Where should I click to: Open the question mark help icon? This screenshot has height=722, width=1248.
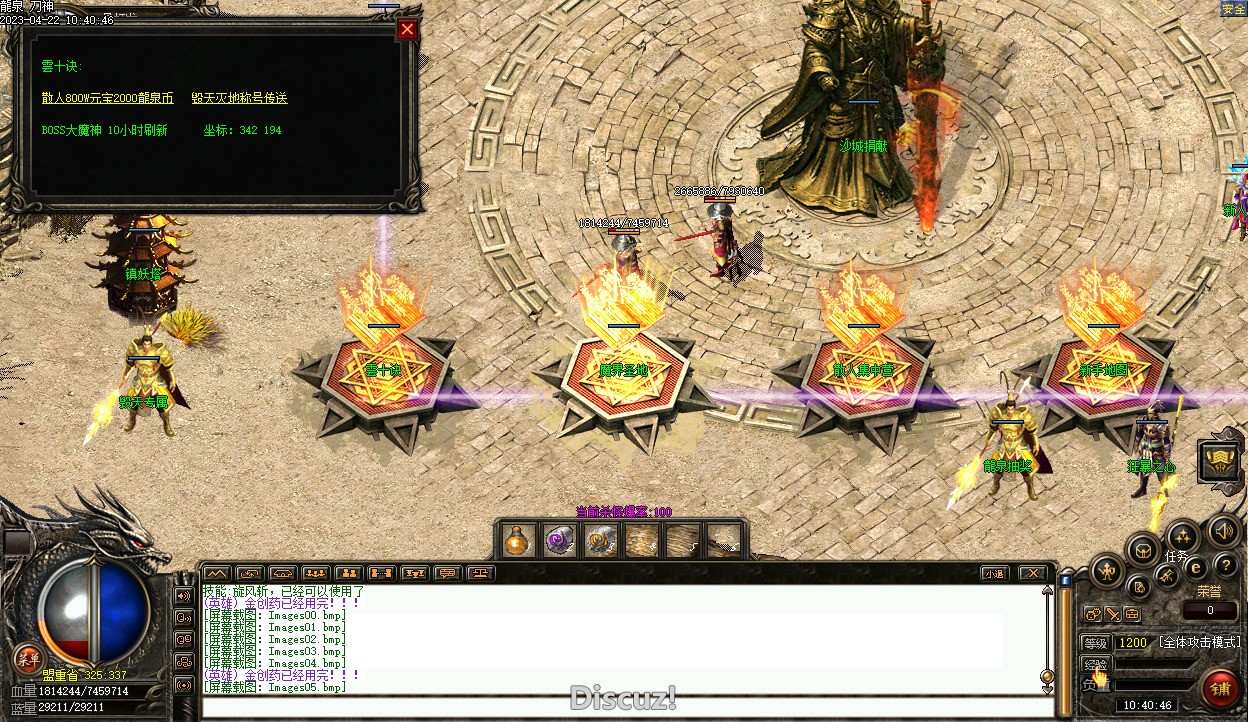tap(1225, 566)
